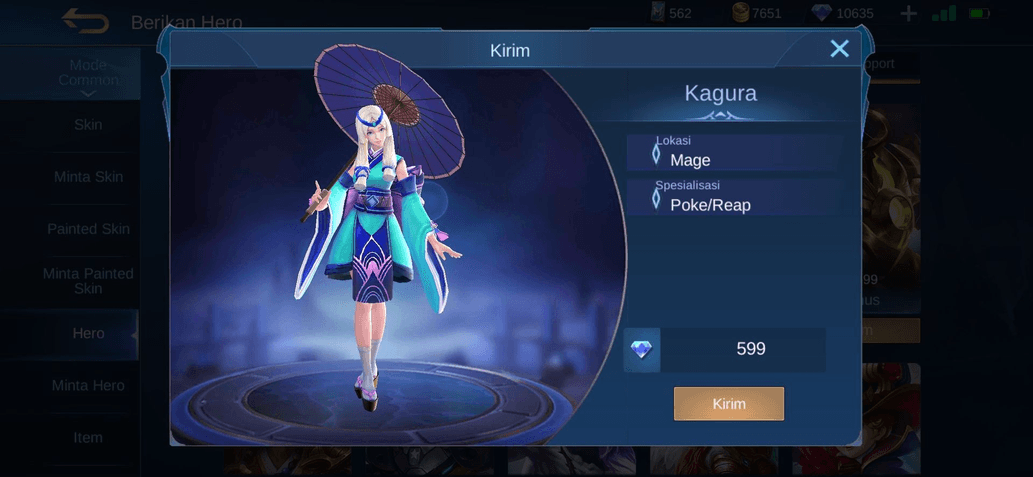1033x477 pixels.
Task: Open the Minta Painted Skin tab
Action: pyautogui.click(x=88, y=281)
